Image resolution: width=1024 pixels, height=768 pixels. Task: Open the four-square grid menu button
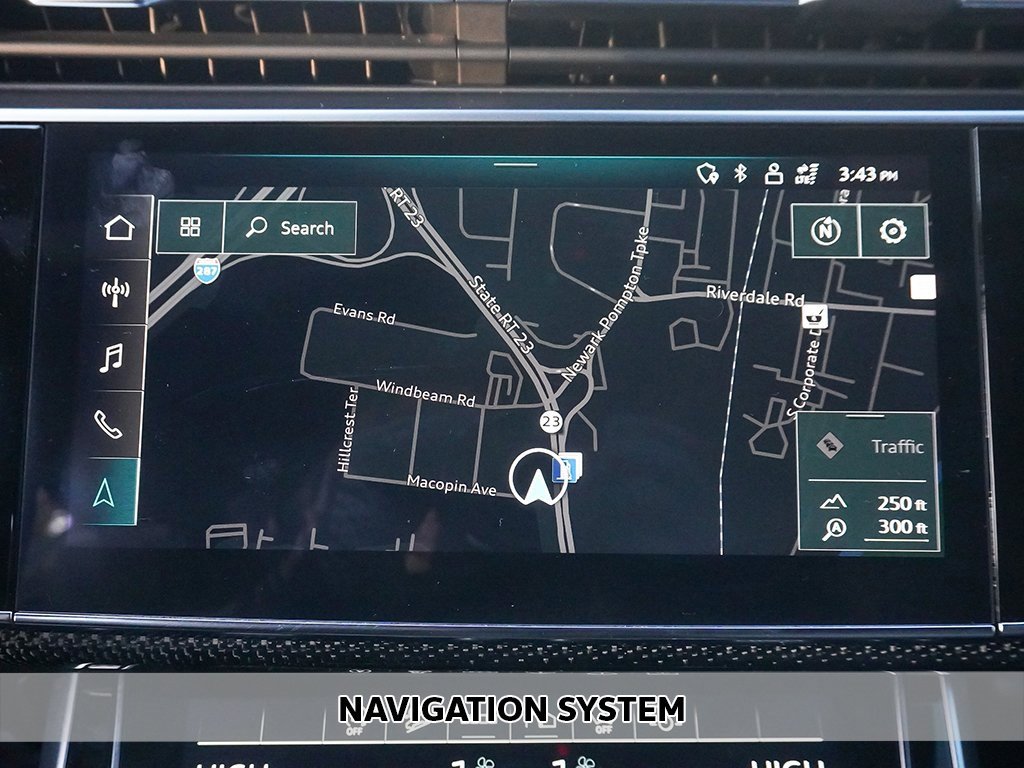point(190,227)
